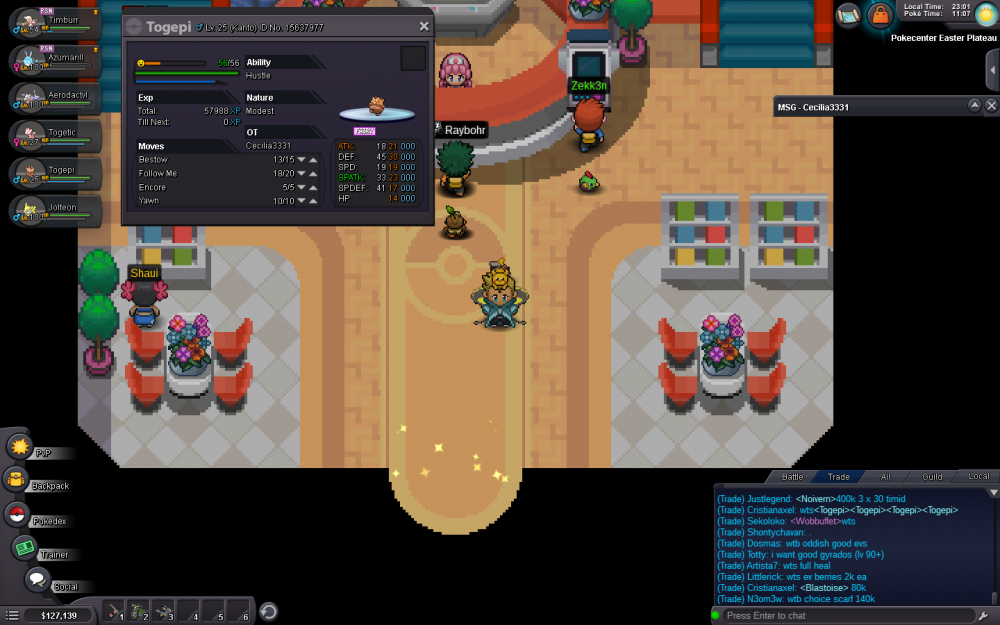Open the Backpack
Image resolution: width=1000 pixels, height=625 pixels.
(17, 480)
